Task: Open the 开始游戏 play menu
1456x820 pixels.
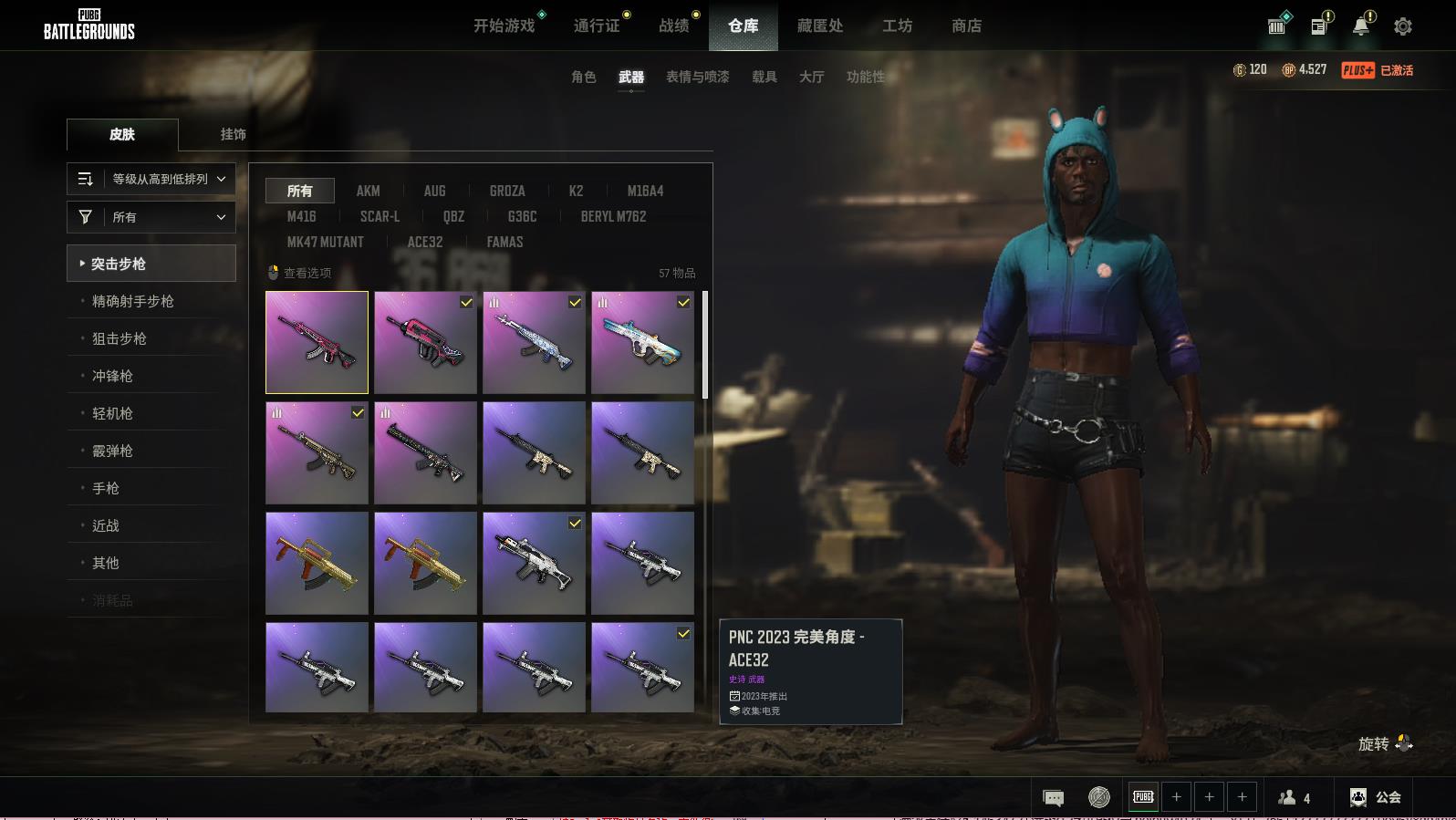Action: coord(504,26)
